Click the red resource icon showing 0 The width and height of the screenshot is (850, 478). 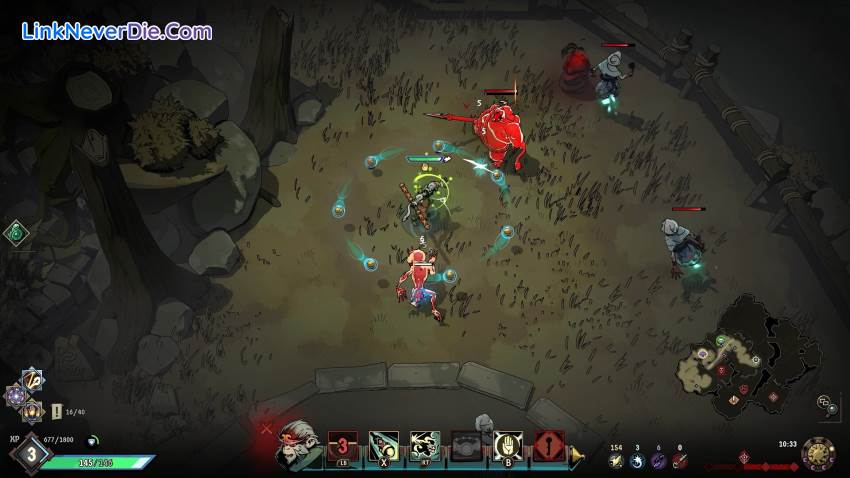[x=680, y=460]
